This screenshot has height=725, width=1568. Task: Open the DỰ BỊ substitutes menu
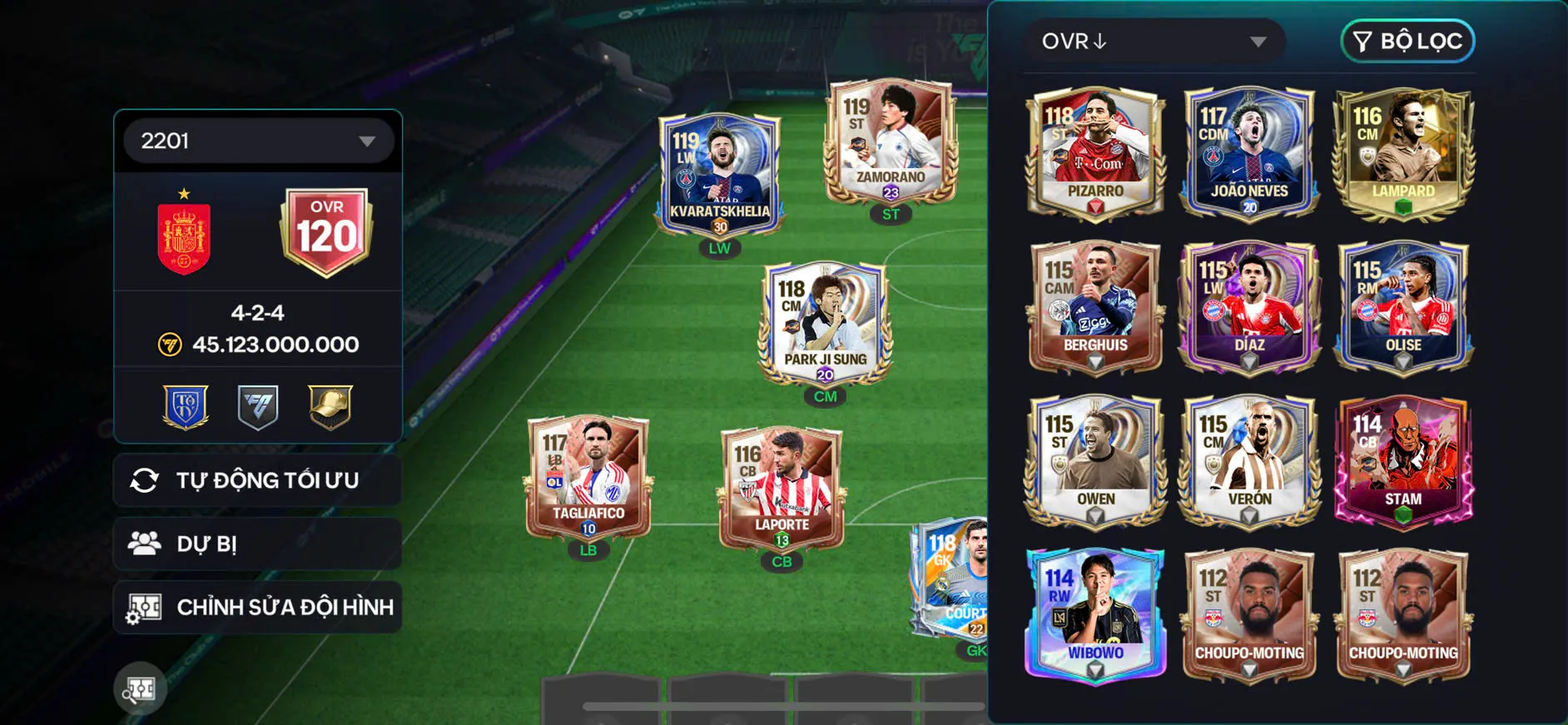(258, 544)
